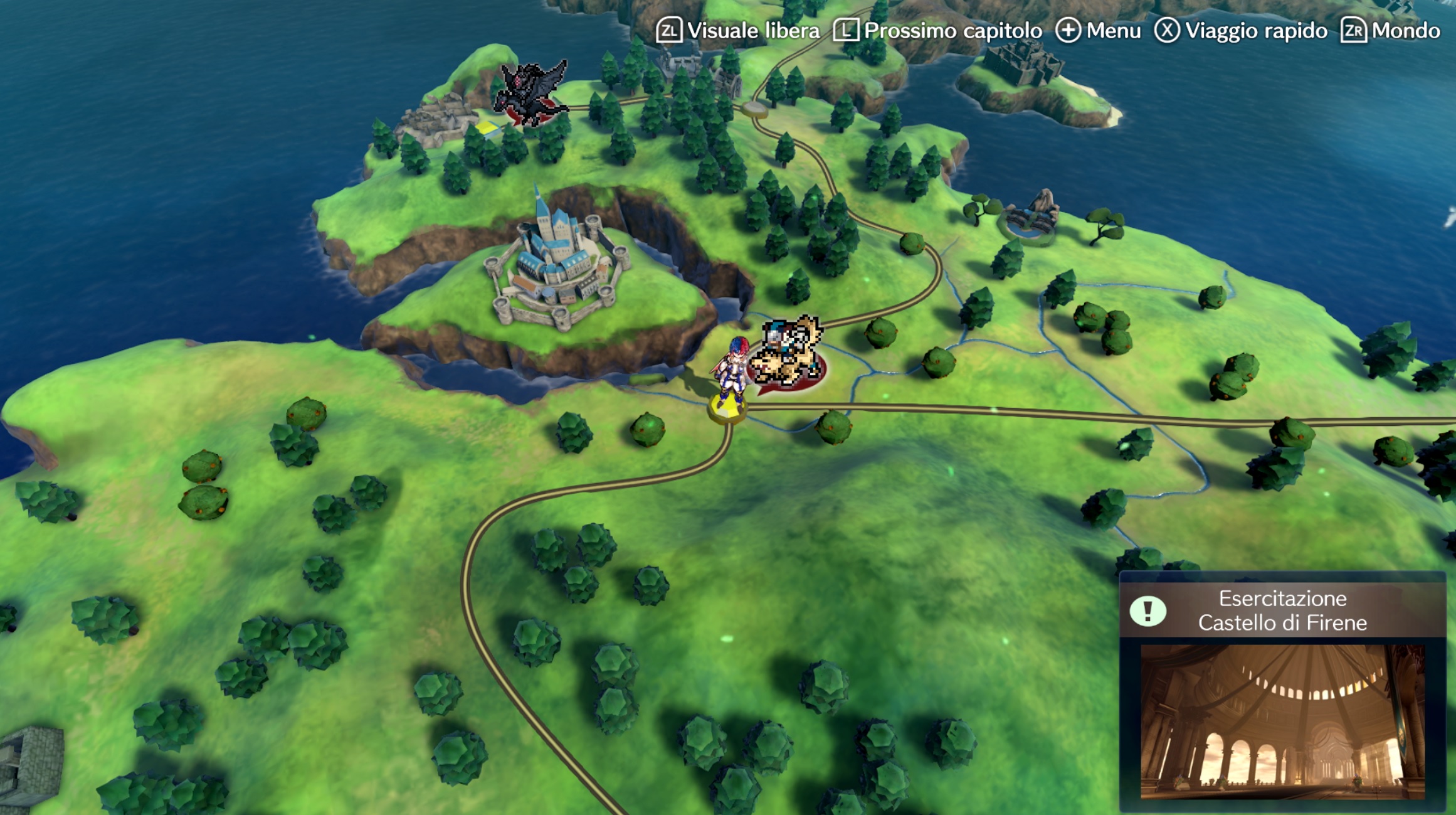Image resolution: width=1456 pixels, height=815 pixels.
Task: Open the Esercitazione Castello di Firene header
Action: (1282, 610)
